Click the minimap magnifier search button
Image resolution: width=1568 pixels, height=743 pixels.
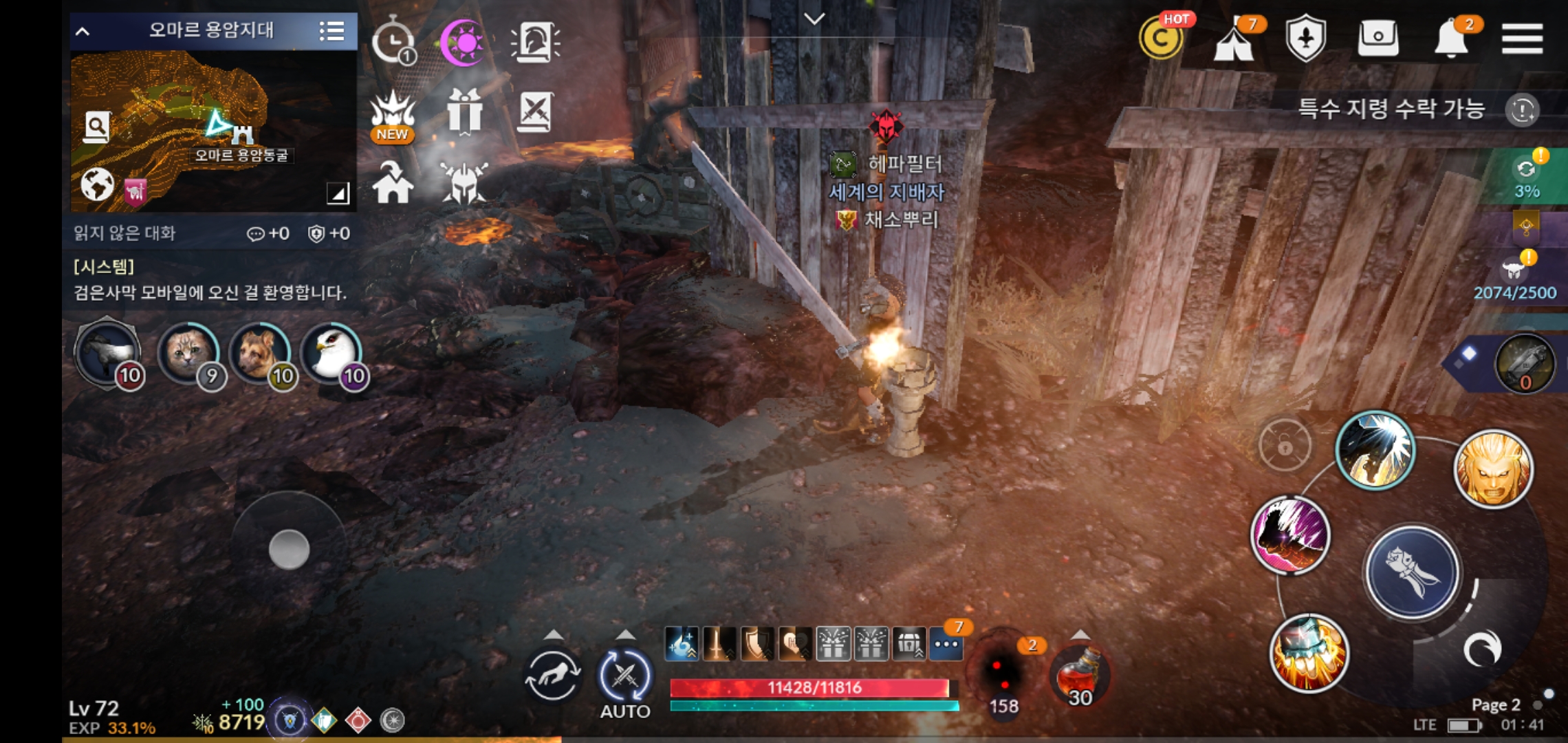click(96, 127)
